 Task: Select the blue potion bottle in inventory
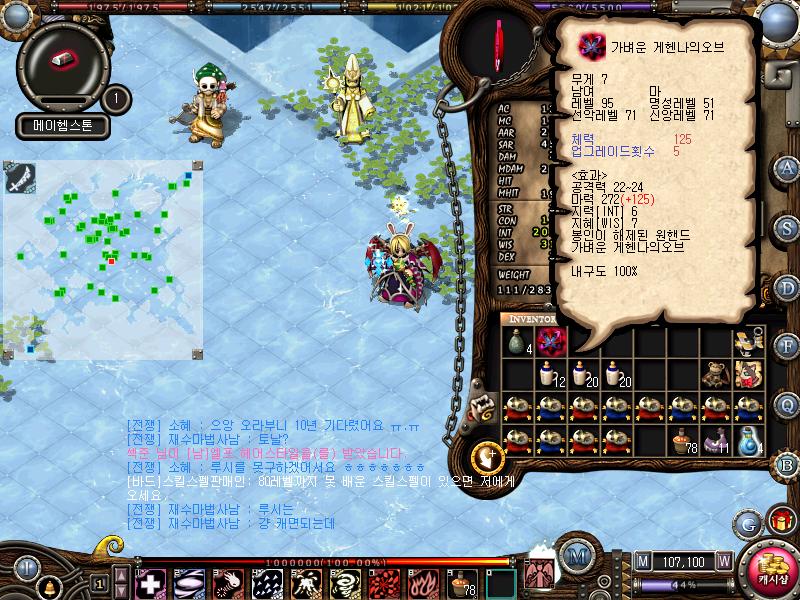(x=748, y=441)
